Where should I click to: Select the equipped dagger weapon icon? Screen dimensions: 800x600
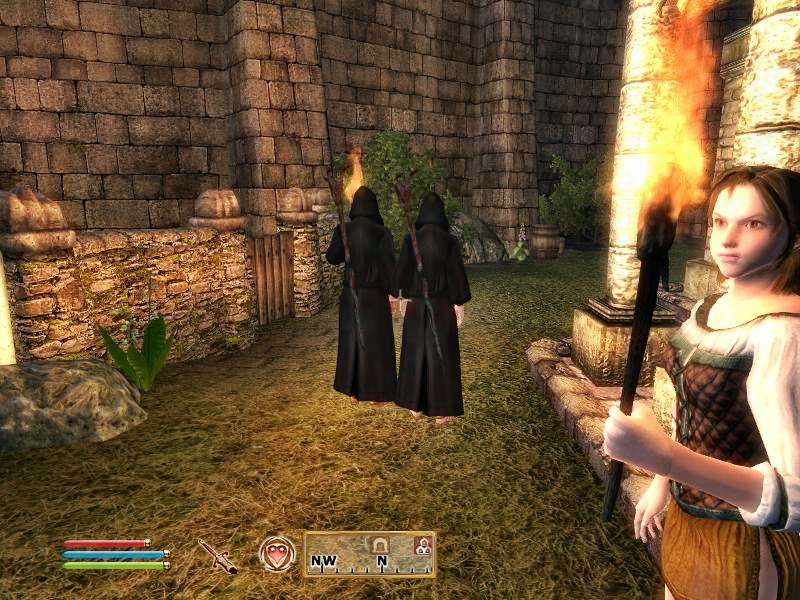click(217, 555)
